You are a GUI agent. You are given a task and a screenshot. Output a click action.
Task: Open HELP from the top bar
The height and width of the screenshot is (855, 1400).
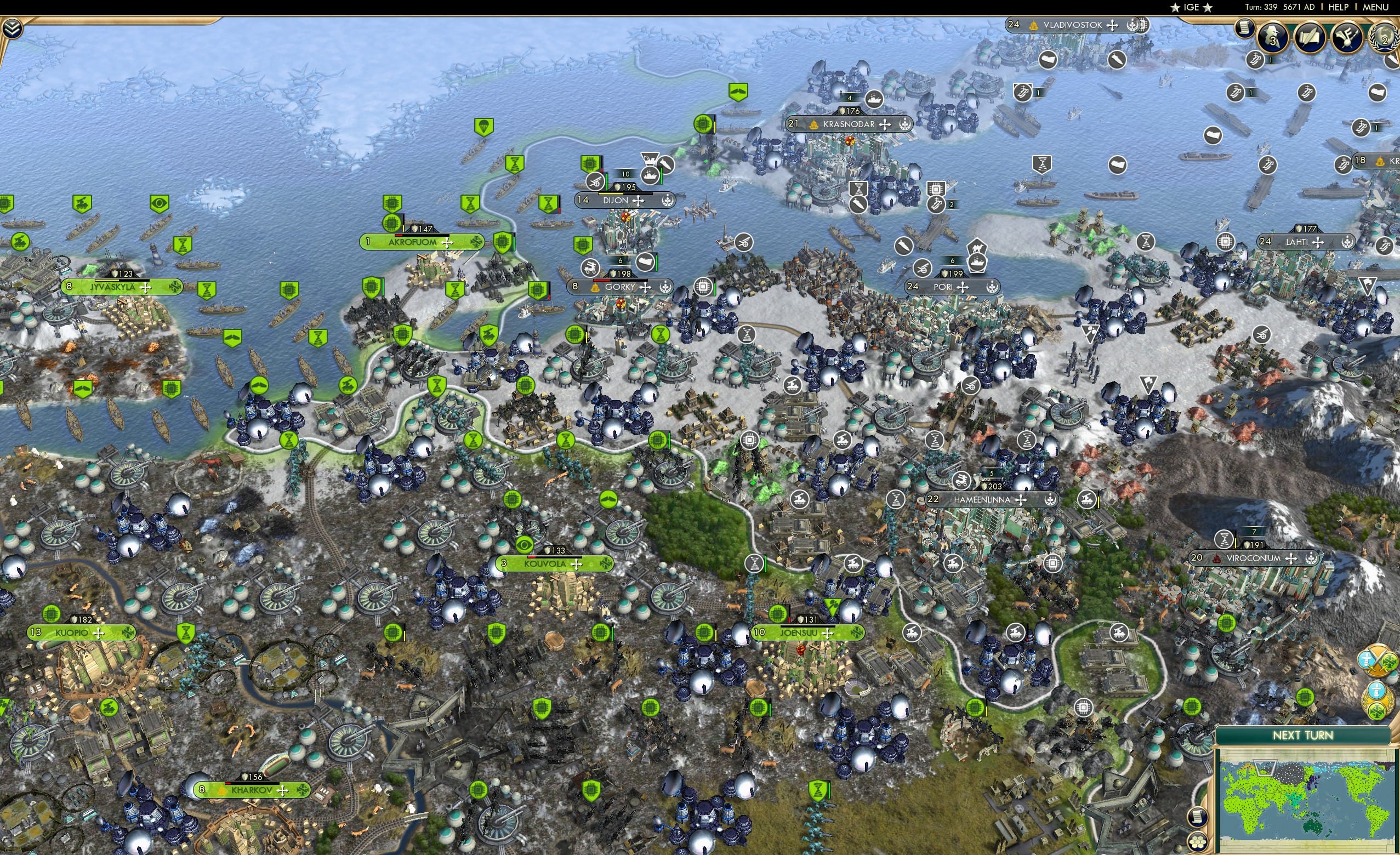coord(1339,7)
